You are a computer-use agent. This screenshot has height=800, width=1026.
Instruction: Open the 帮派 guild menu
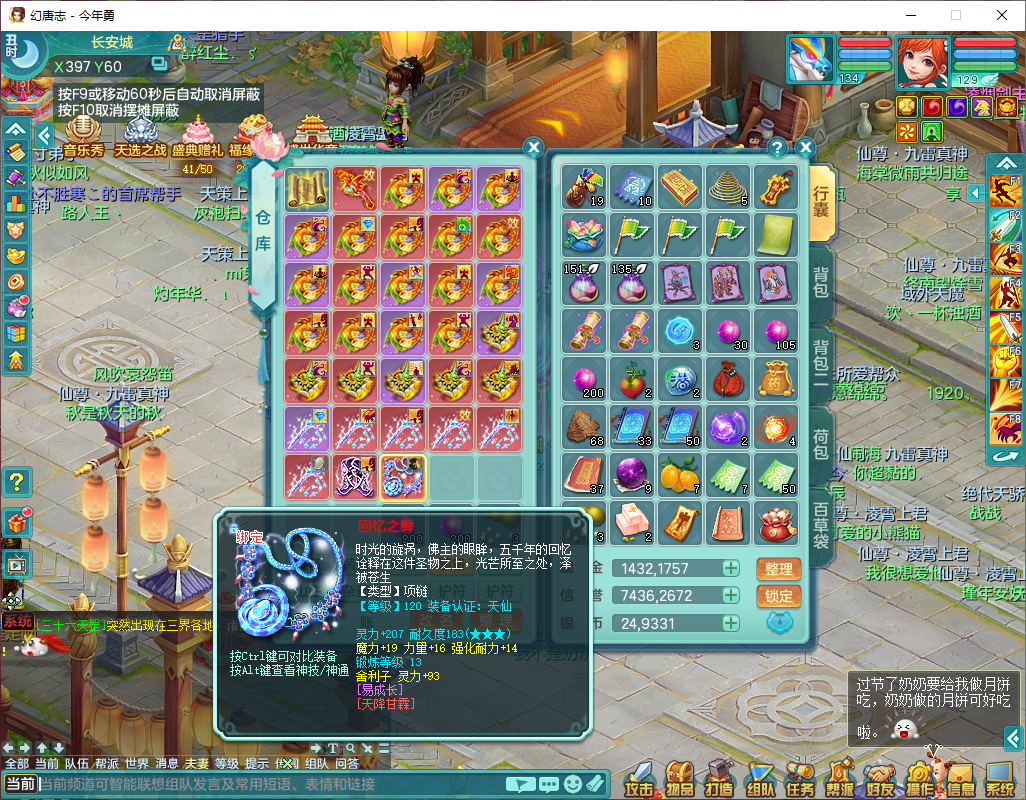pos(839,777)
